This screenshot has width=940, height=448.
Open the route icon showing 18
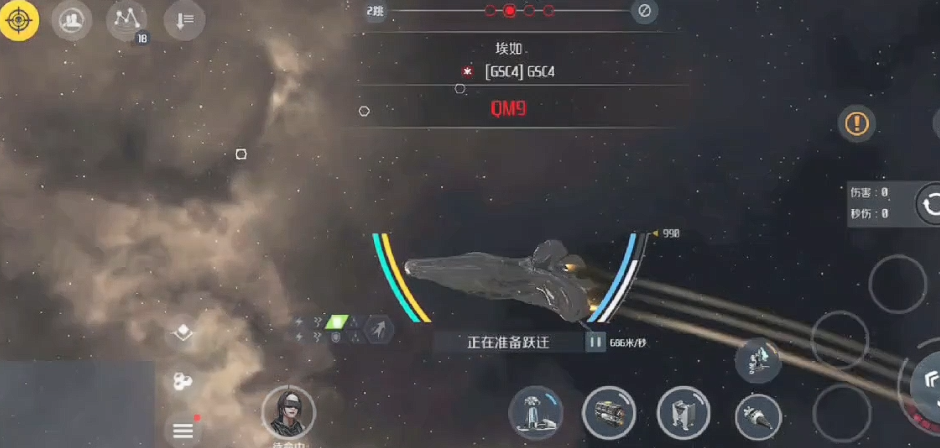click(127, 20)
